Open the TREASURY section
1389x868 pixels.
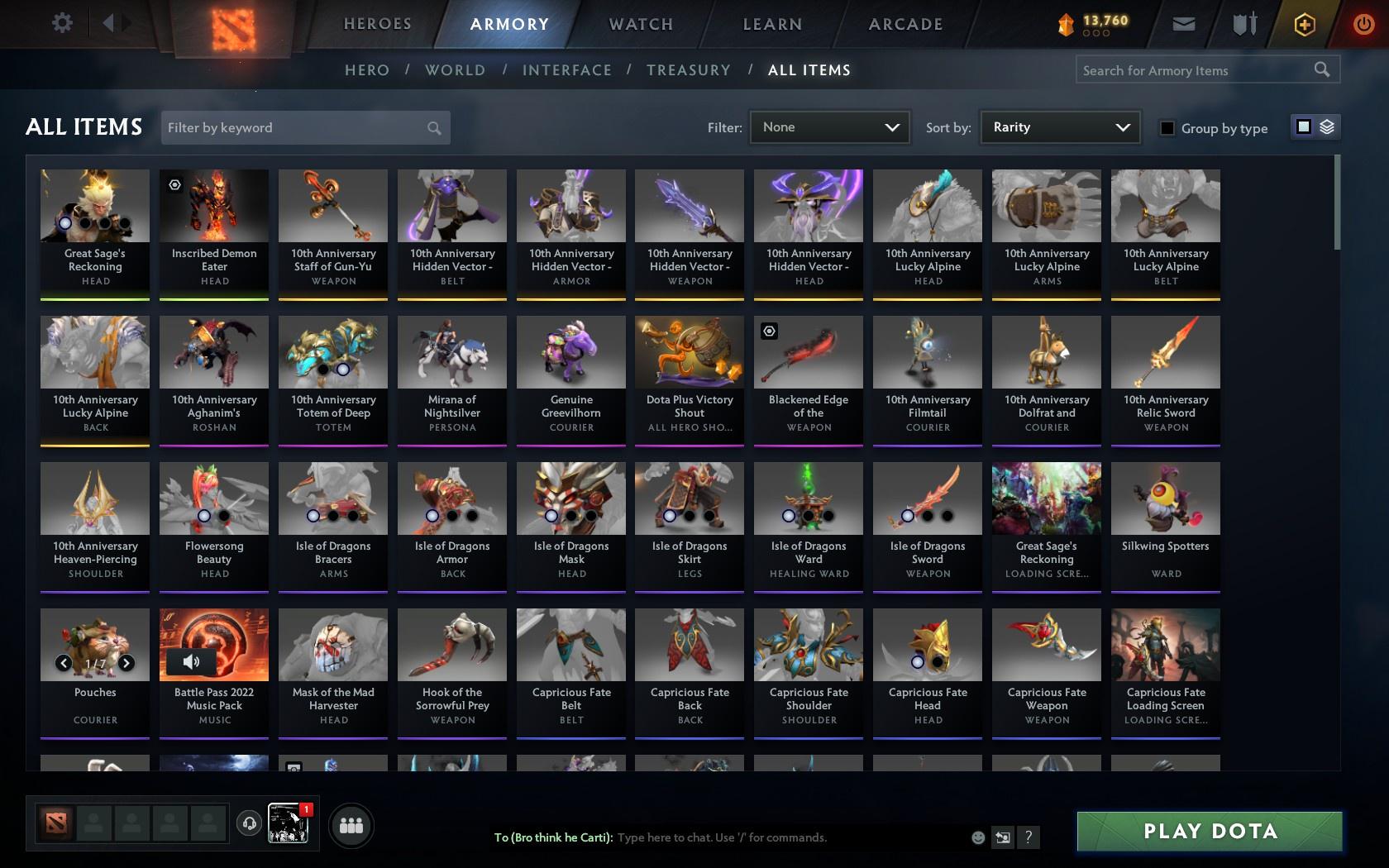(689, 70)
